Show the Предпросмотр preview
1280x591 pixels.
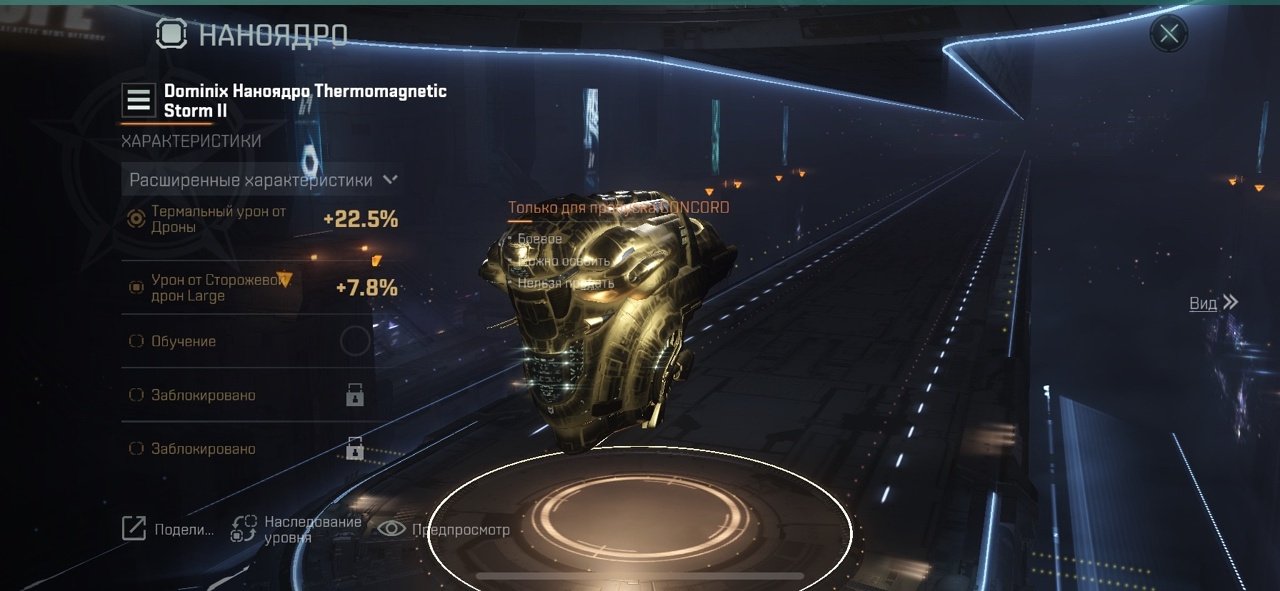coord(444,529)
